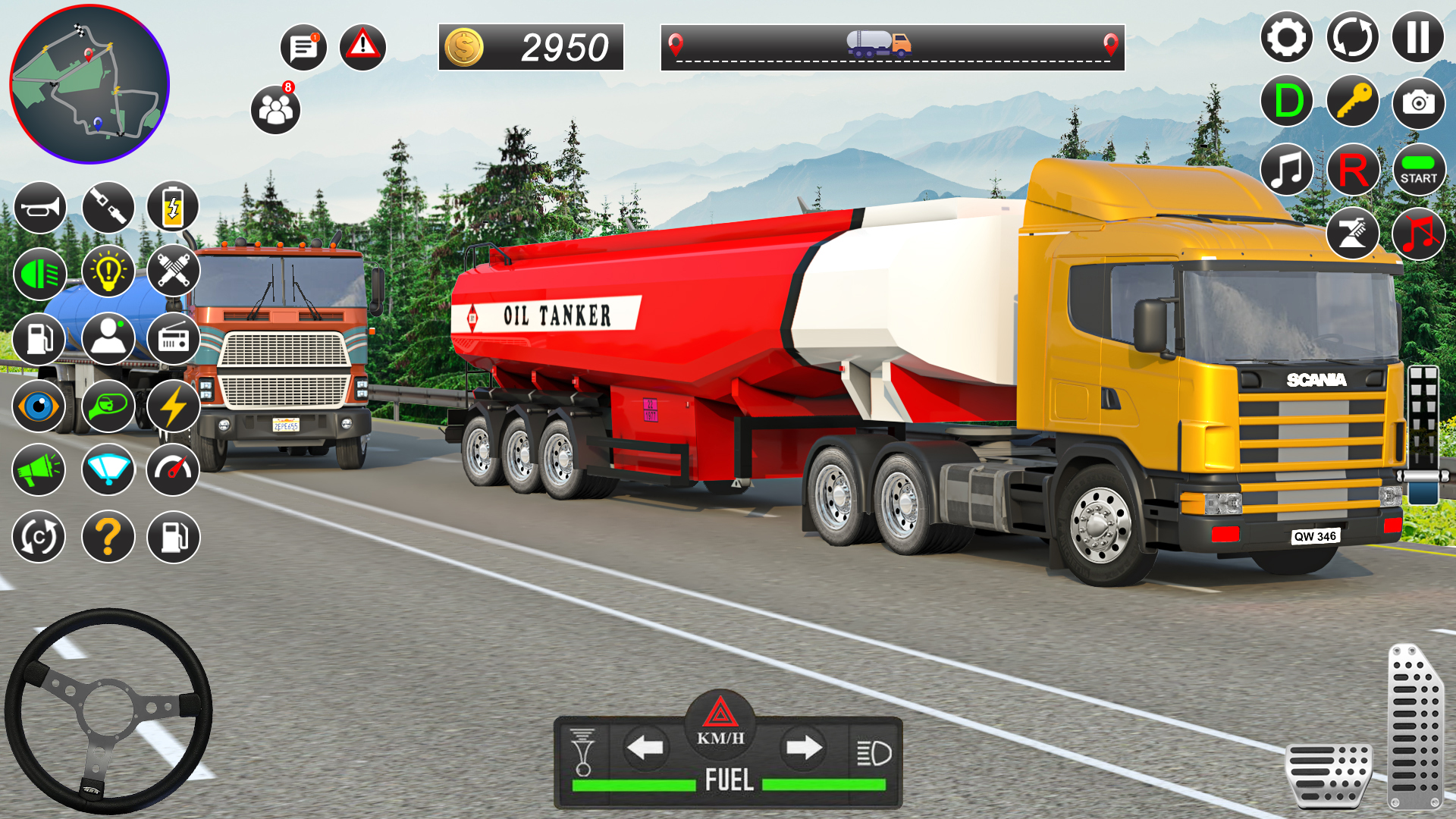Open the settings gear menu
Viewport: 1456px width, 819px height.
tap(1286, 37)
